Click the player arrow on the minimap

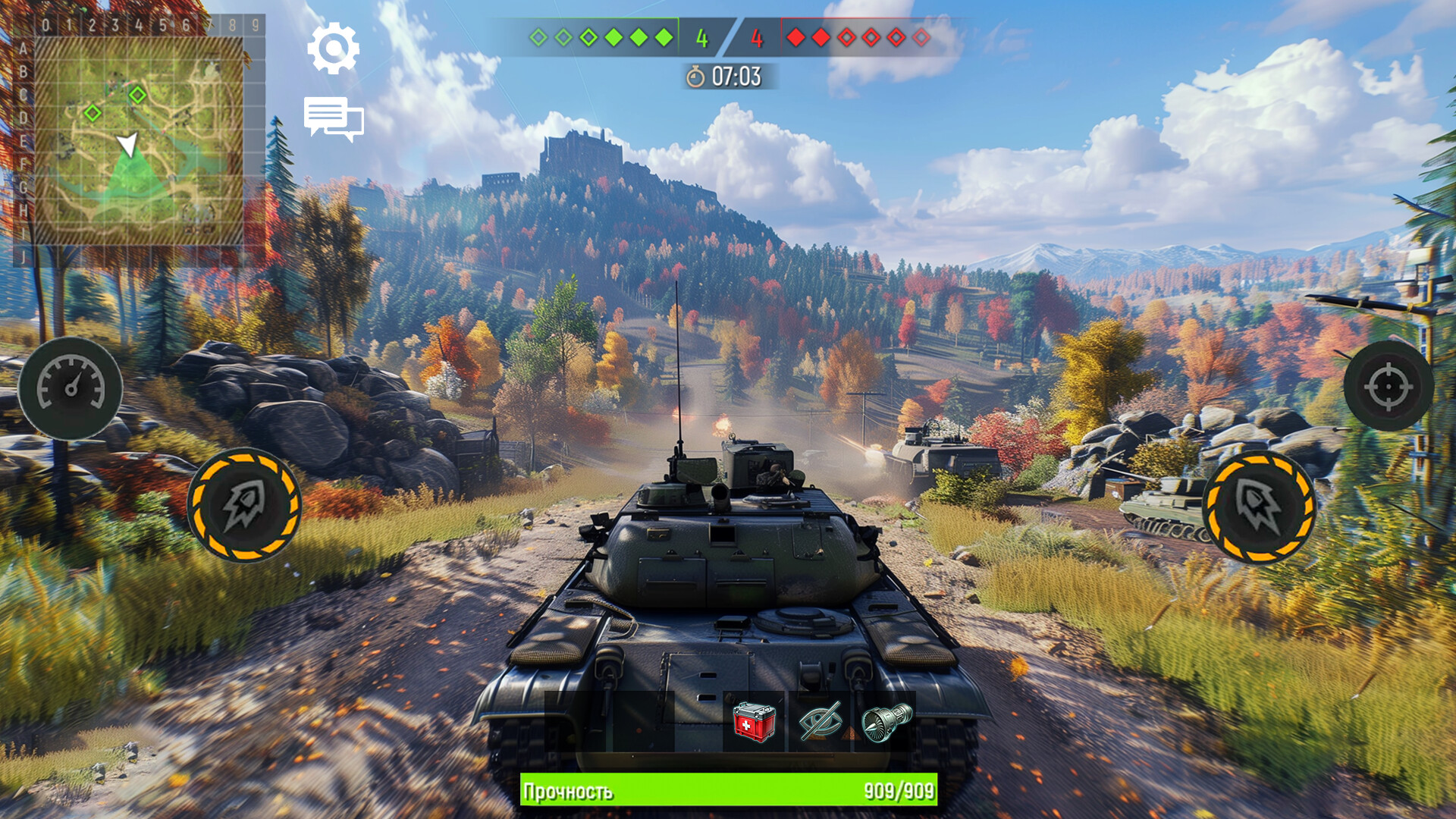(x=129, y=144)
